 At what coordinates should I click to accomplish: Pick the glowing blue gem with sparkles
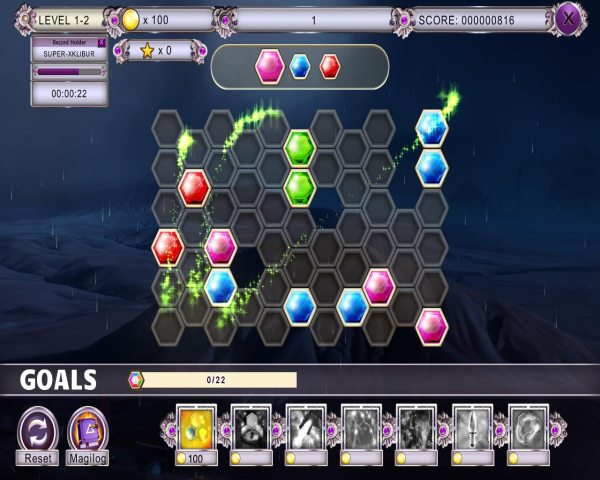[x=432, y=127]
